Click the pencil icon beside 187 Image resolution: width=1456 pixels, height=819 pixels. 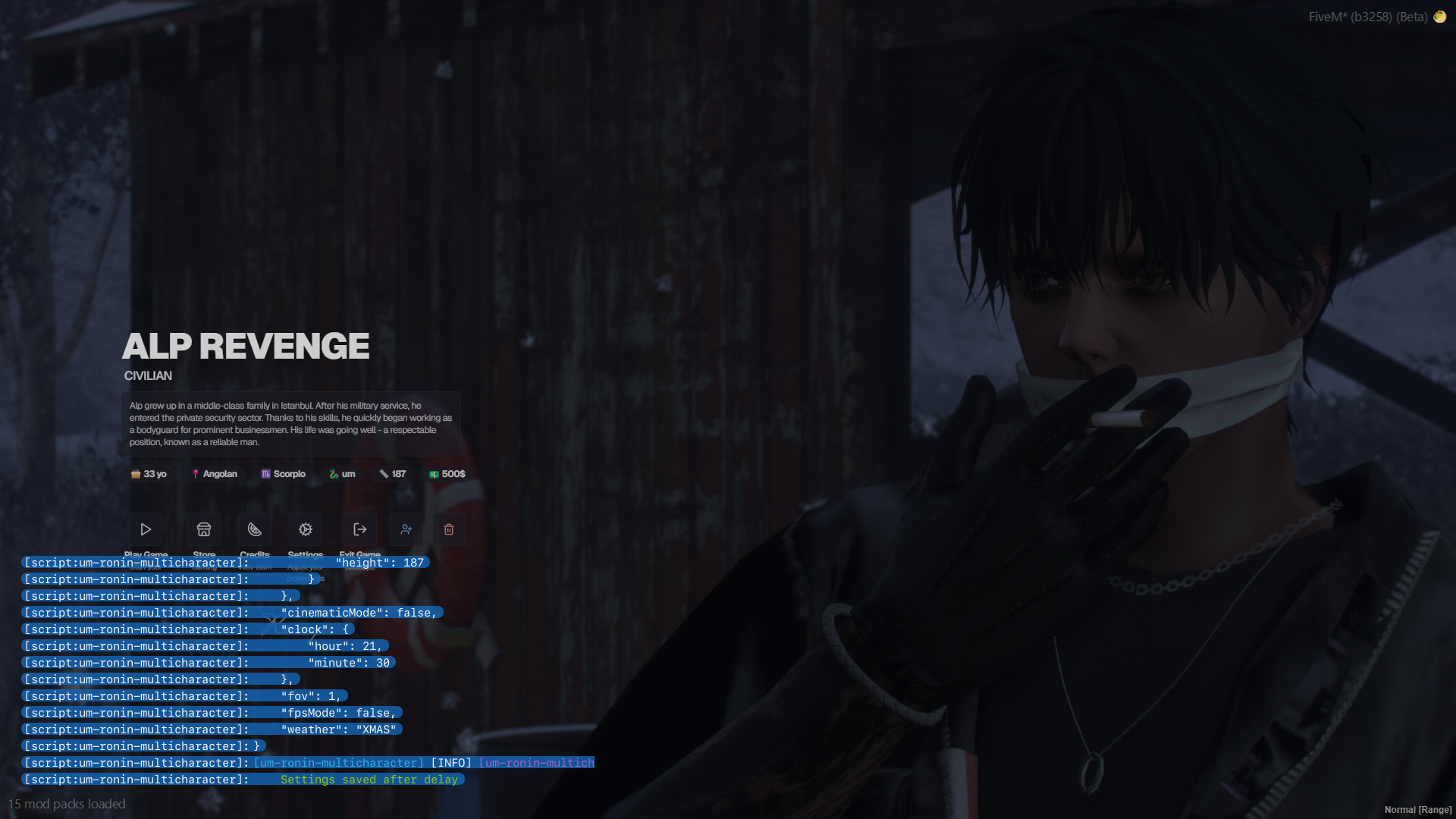(x=384, y=473)
